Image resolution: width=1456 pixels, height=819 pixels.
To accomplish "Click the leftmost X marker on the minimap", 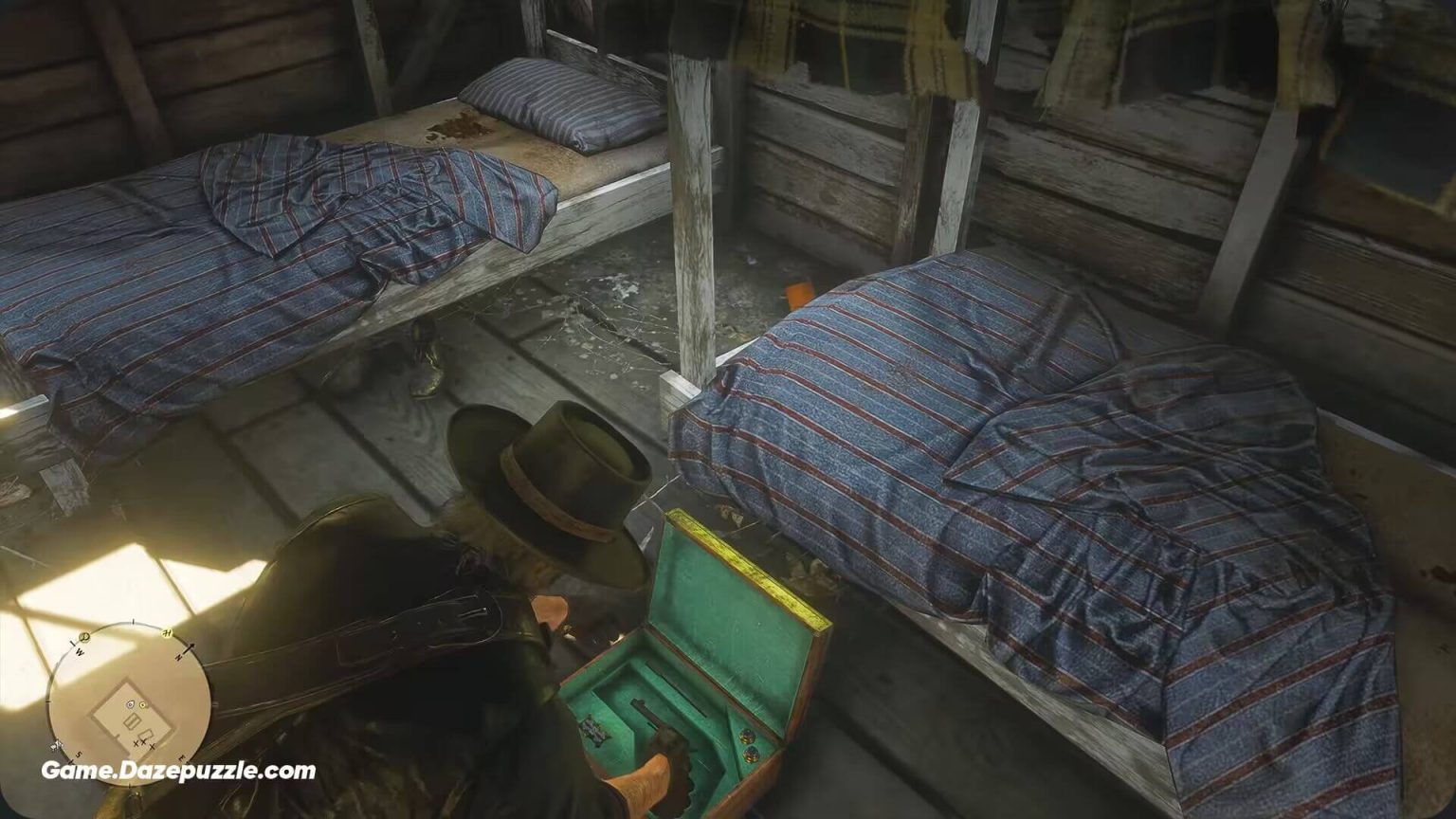I will (x=136, y=743).
